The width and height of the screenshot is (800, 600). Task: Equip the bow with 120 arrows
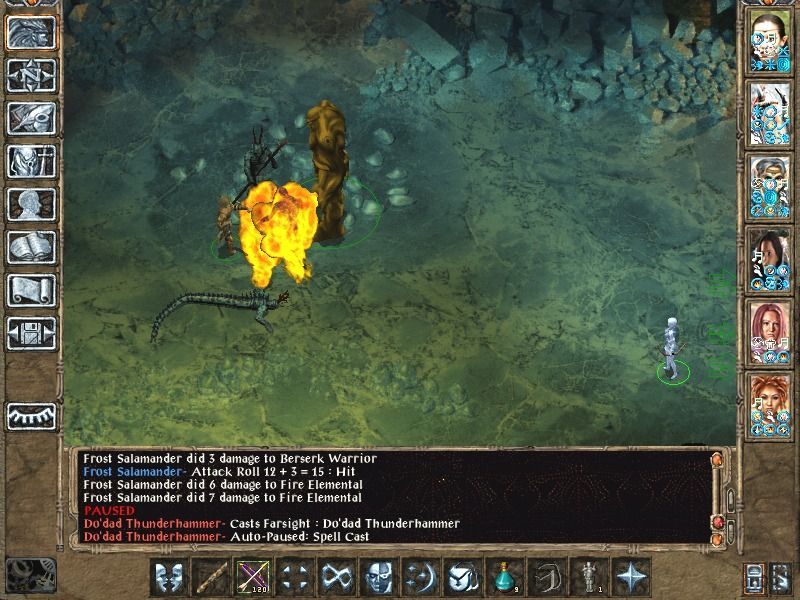(251, 577)
